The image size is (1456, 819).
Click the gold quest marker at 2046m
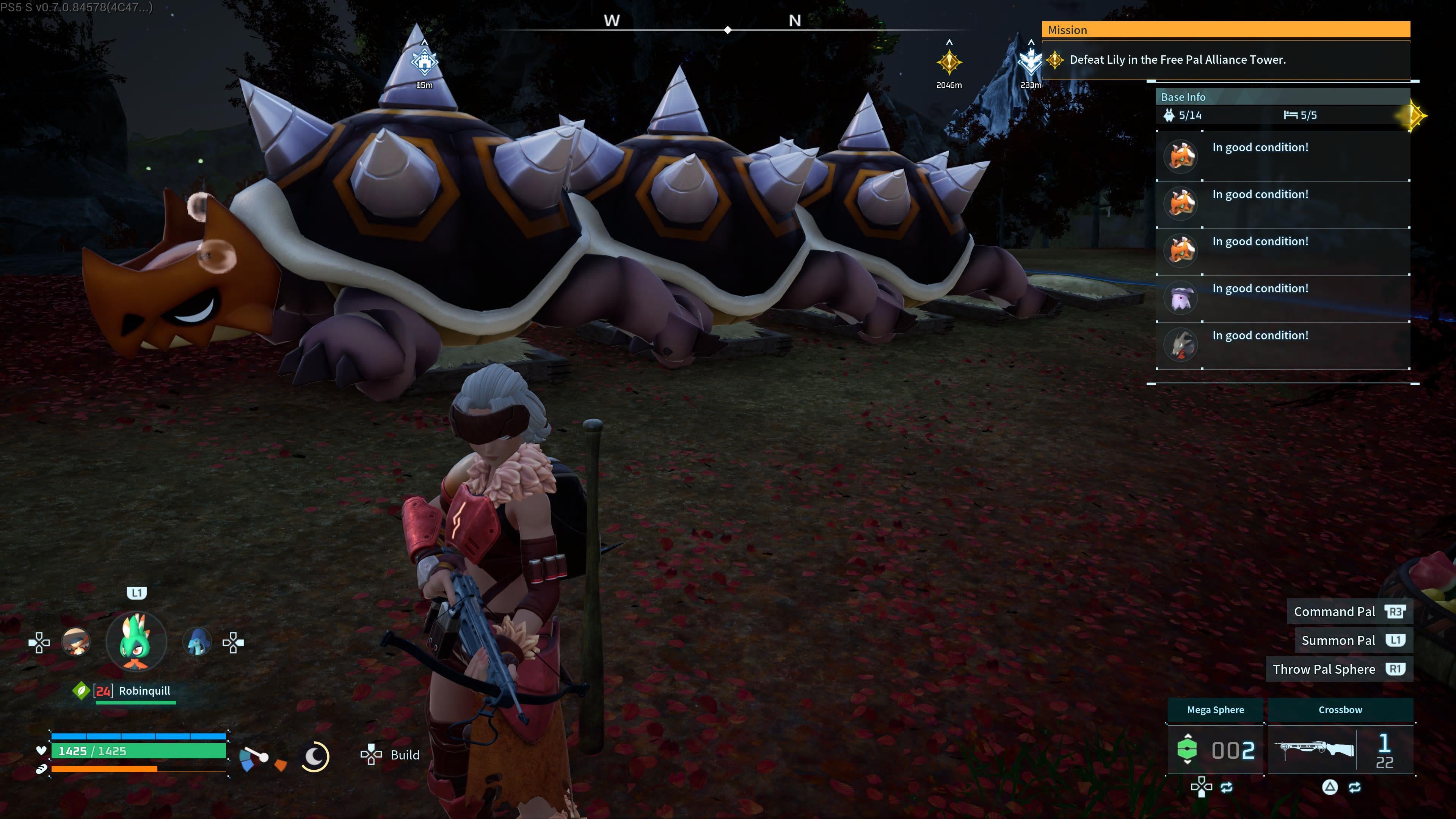coord(949,61)
